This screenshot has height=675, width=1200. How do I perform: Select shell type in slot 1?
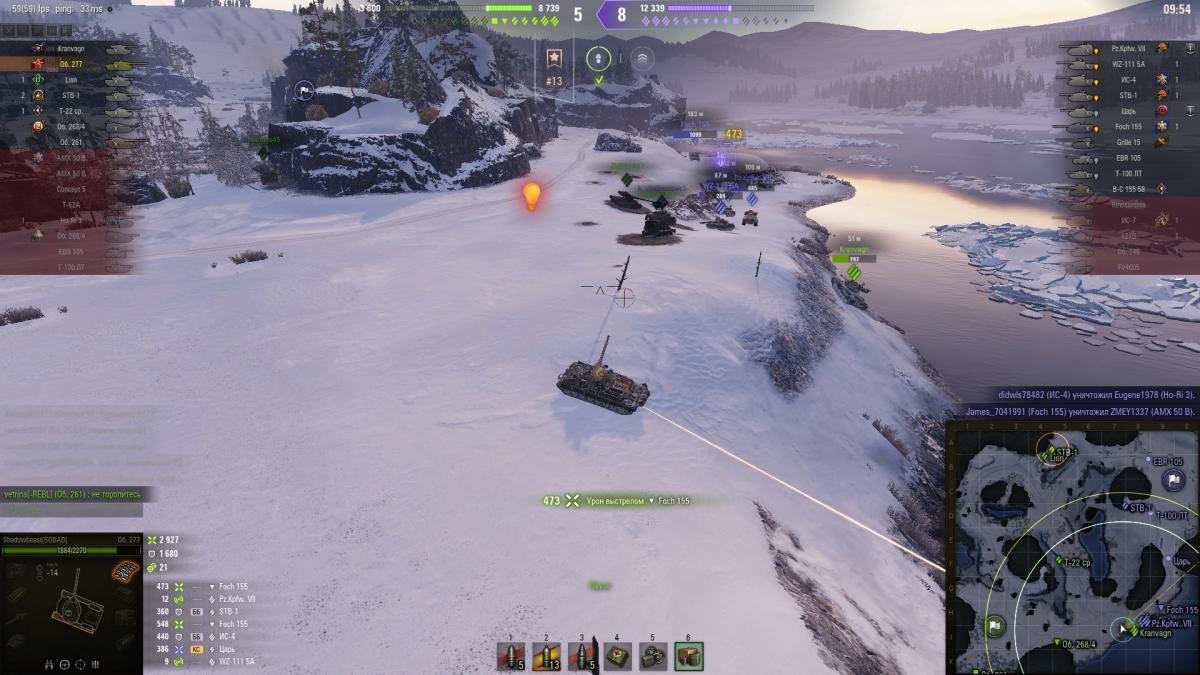coord(512,656)
